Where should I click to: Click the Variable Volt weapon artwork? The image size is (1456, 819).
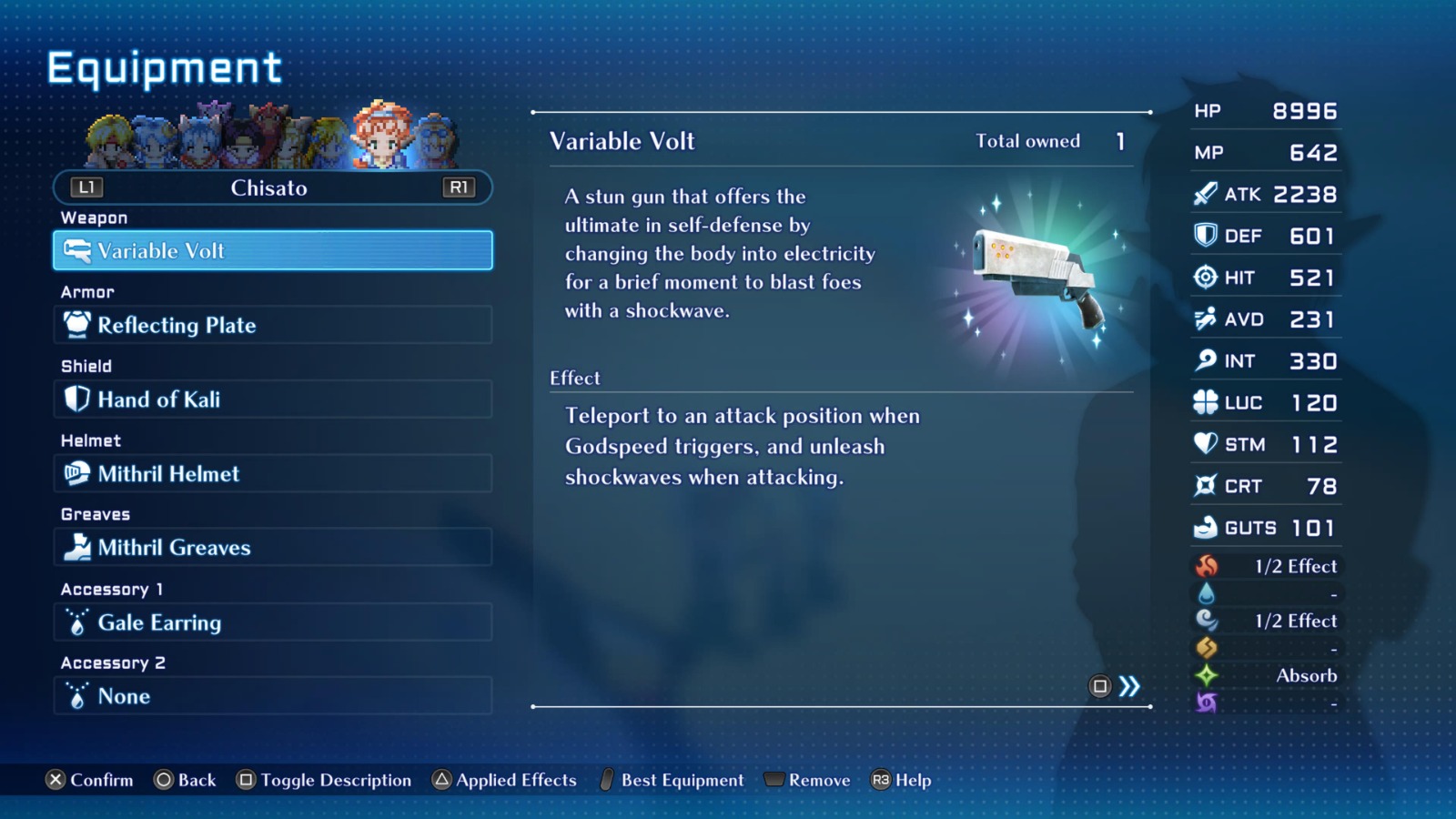(x=1037, y=273)
